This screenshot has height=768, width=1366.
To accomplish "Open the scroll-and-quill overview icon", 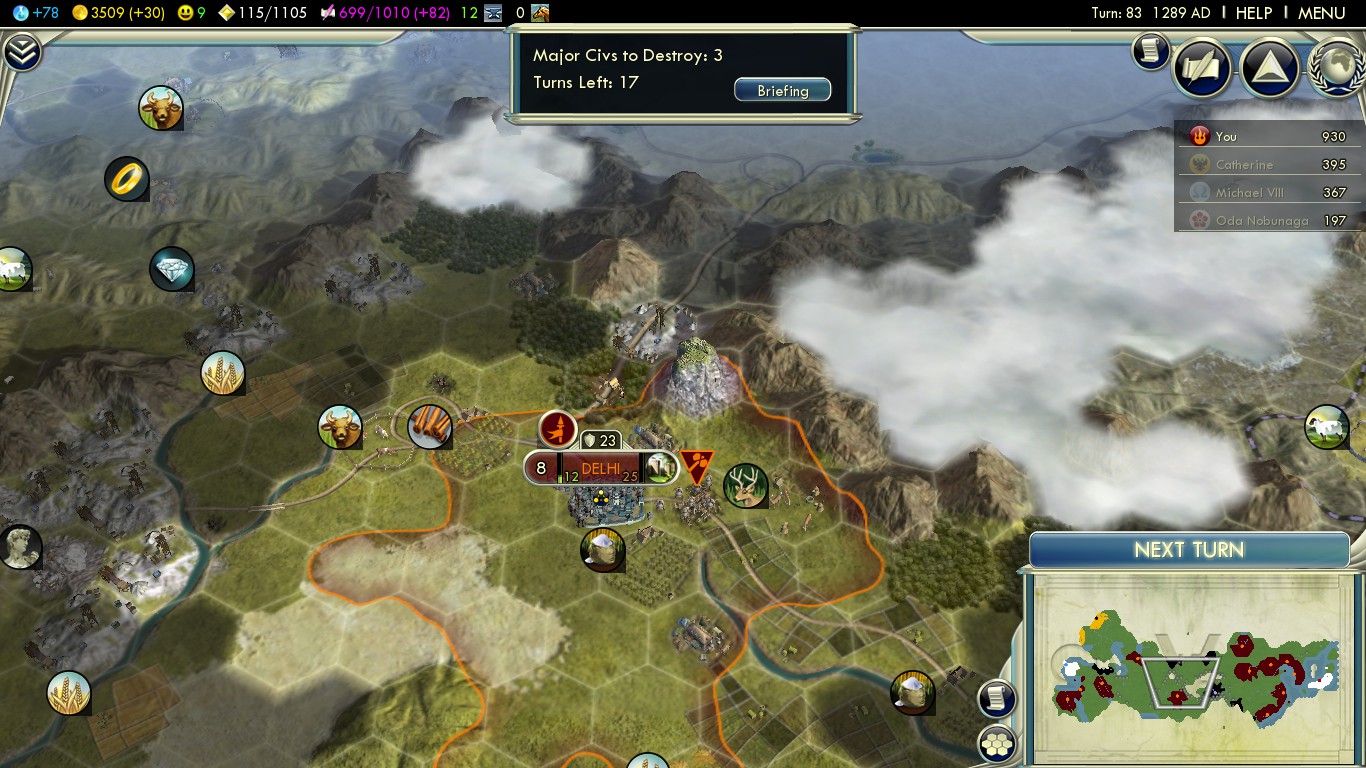I will click(1201, 67).
